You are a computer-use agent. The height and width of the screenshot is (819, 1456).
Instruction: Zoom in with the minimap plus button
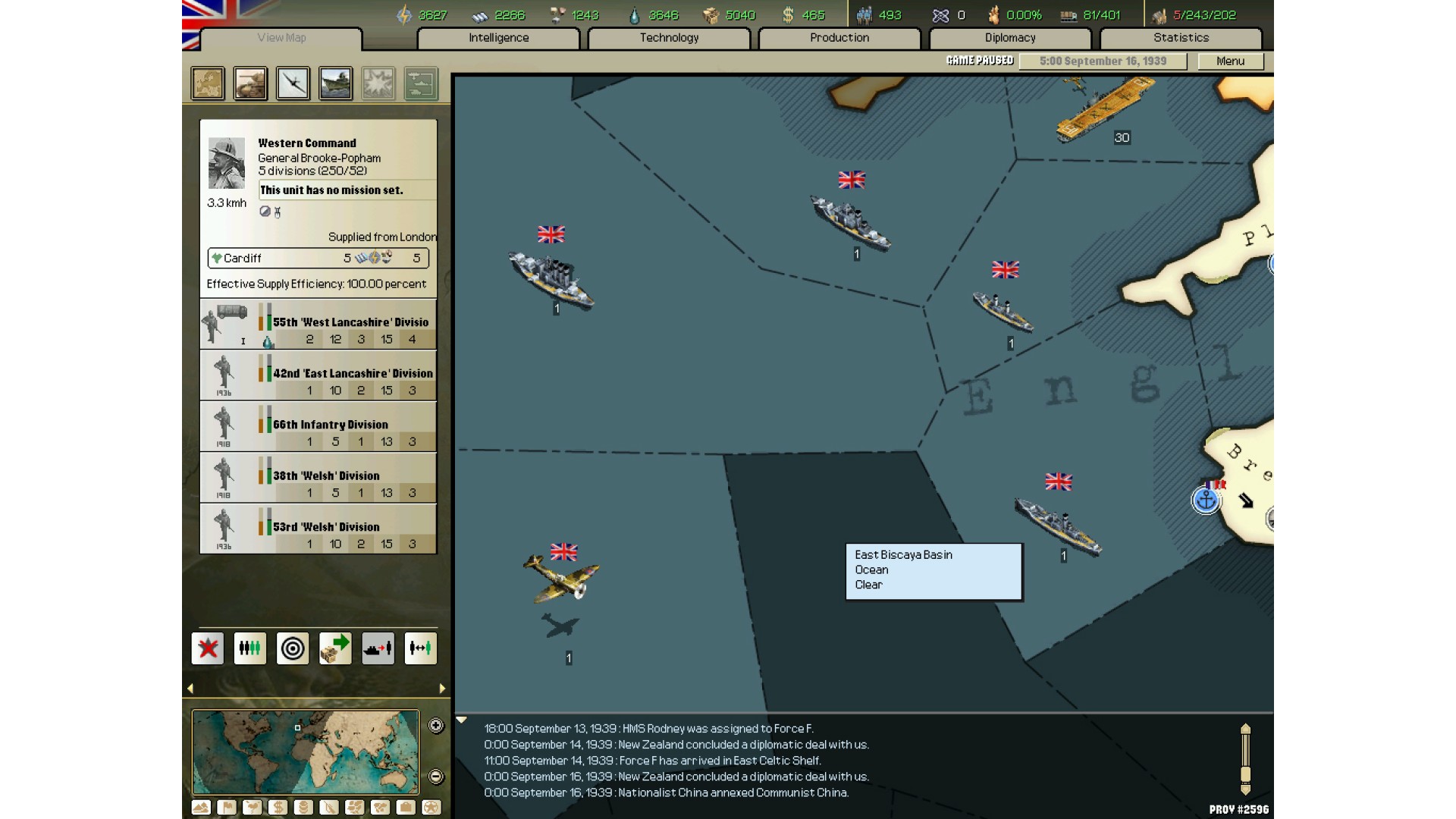pos(436,726)
